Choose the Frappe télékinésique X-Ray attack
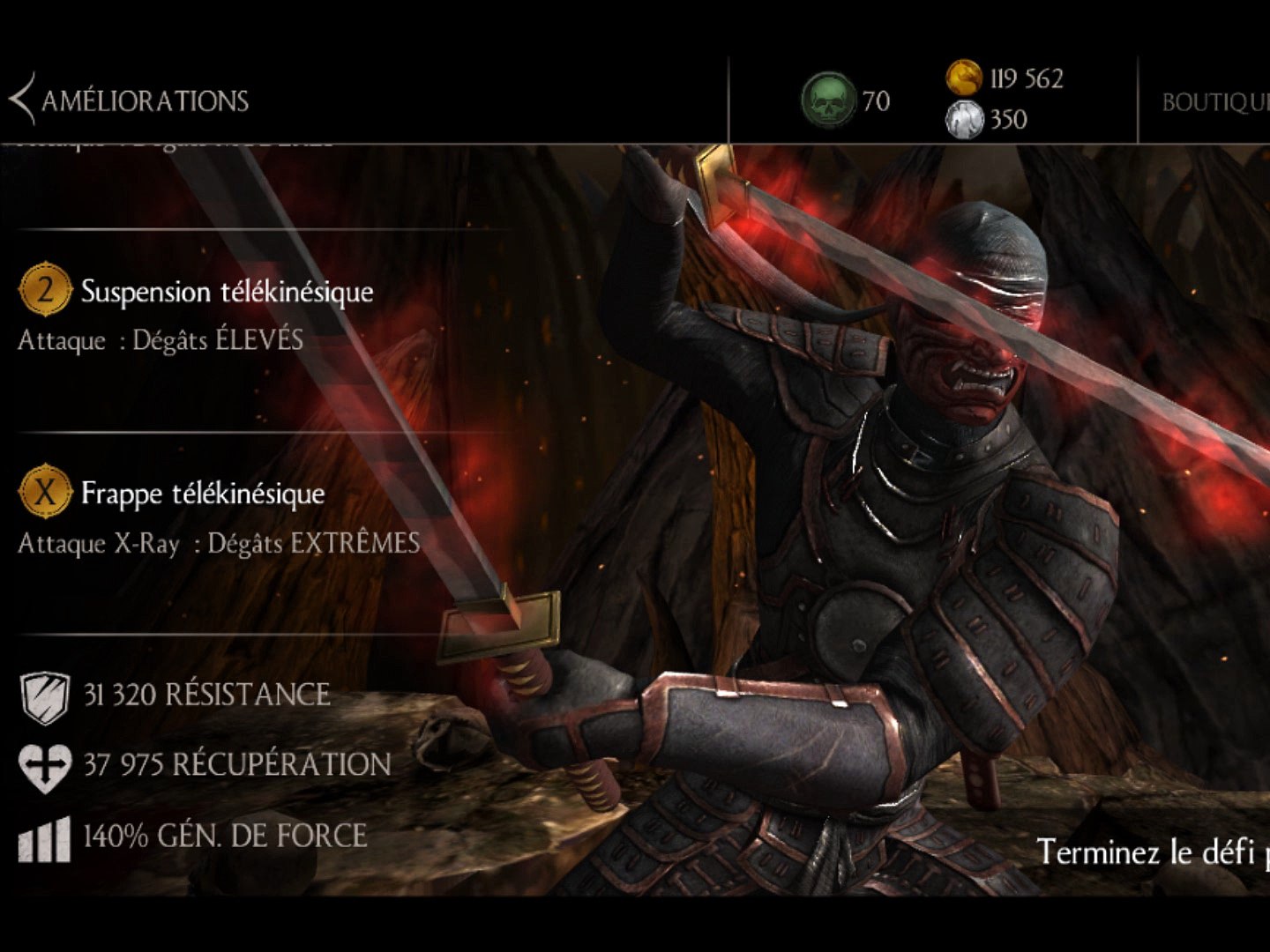The height and width of the screenshot is (952, 1270). point(202,494)
